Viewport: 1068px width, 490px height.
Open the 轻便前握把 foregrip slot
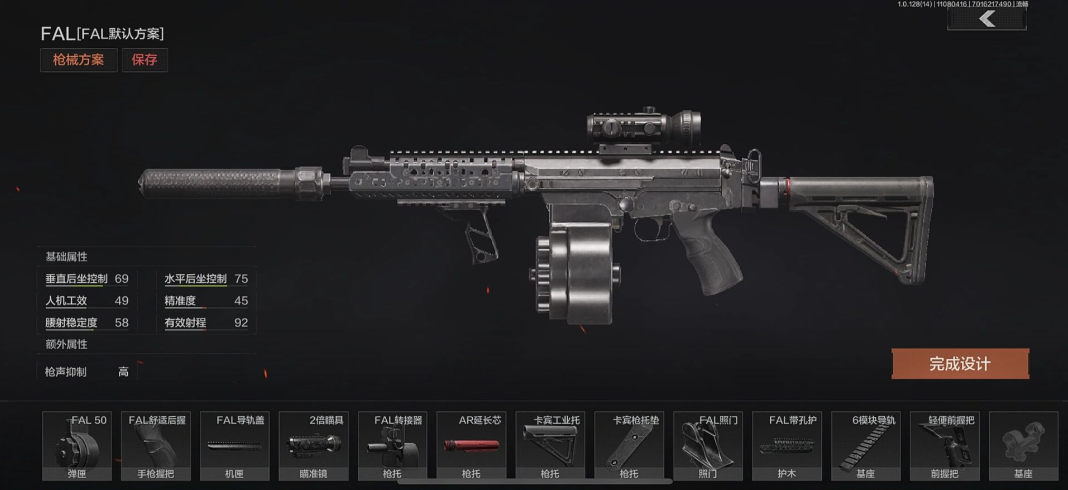(x=944, y=446)
